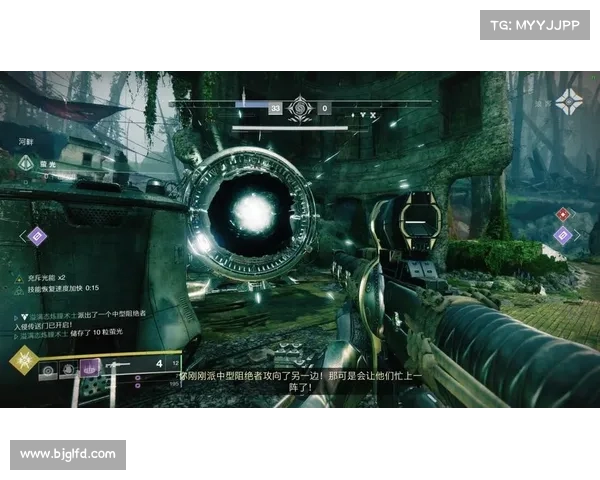Open the Gambit emblem between the team scores
600x480 pixels.
tap(300, 108)
